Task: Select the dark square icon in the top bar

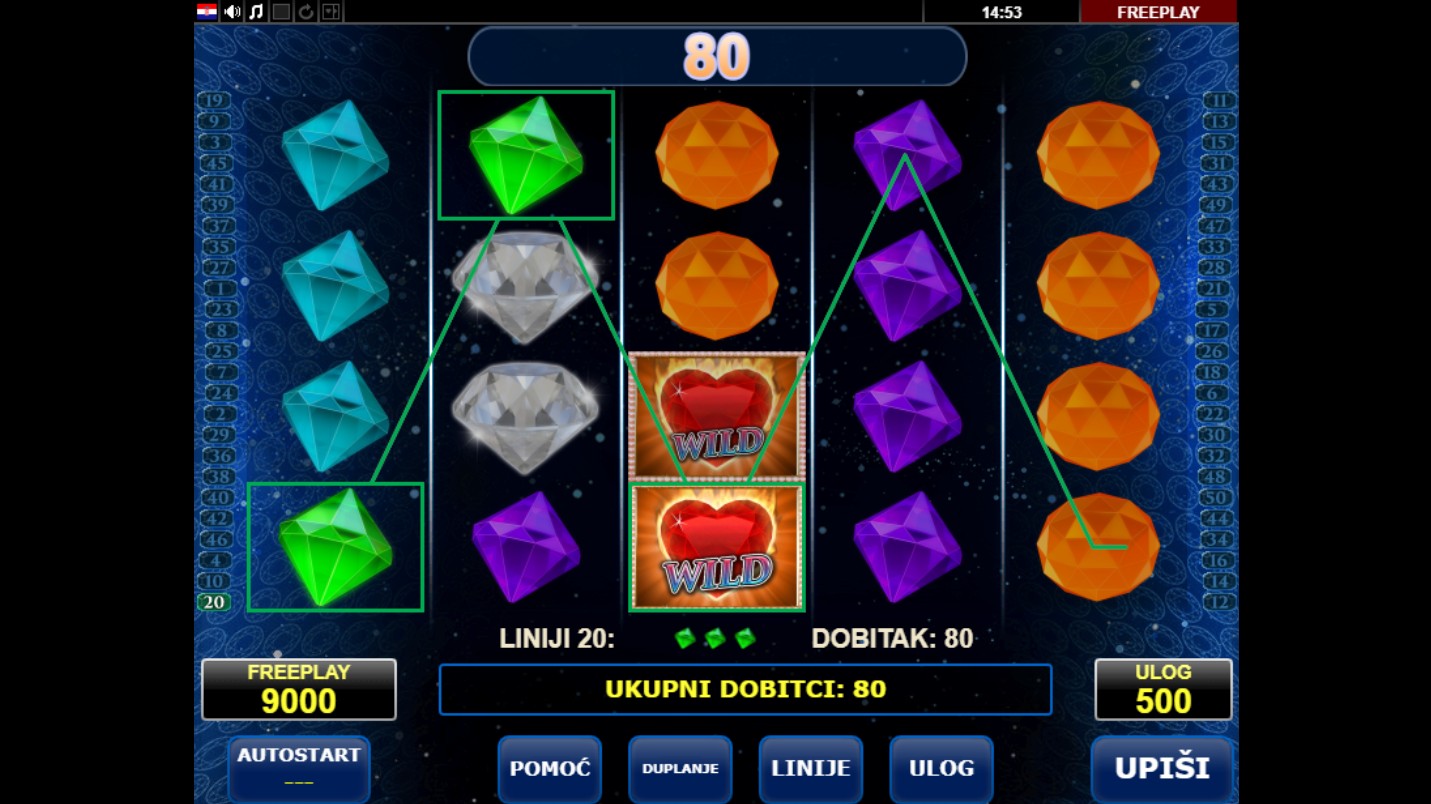Action: [x=281, y=12]
